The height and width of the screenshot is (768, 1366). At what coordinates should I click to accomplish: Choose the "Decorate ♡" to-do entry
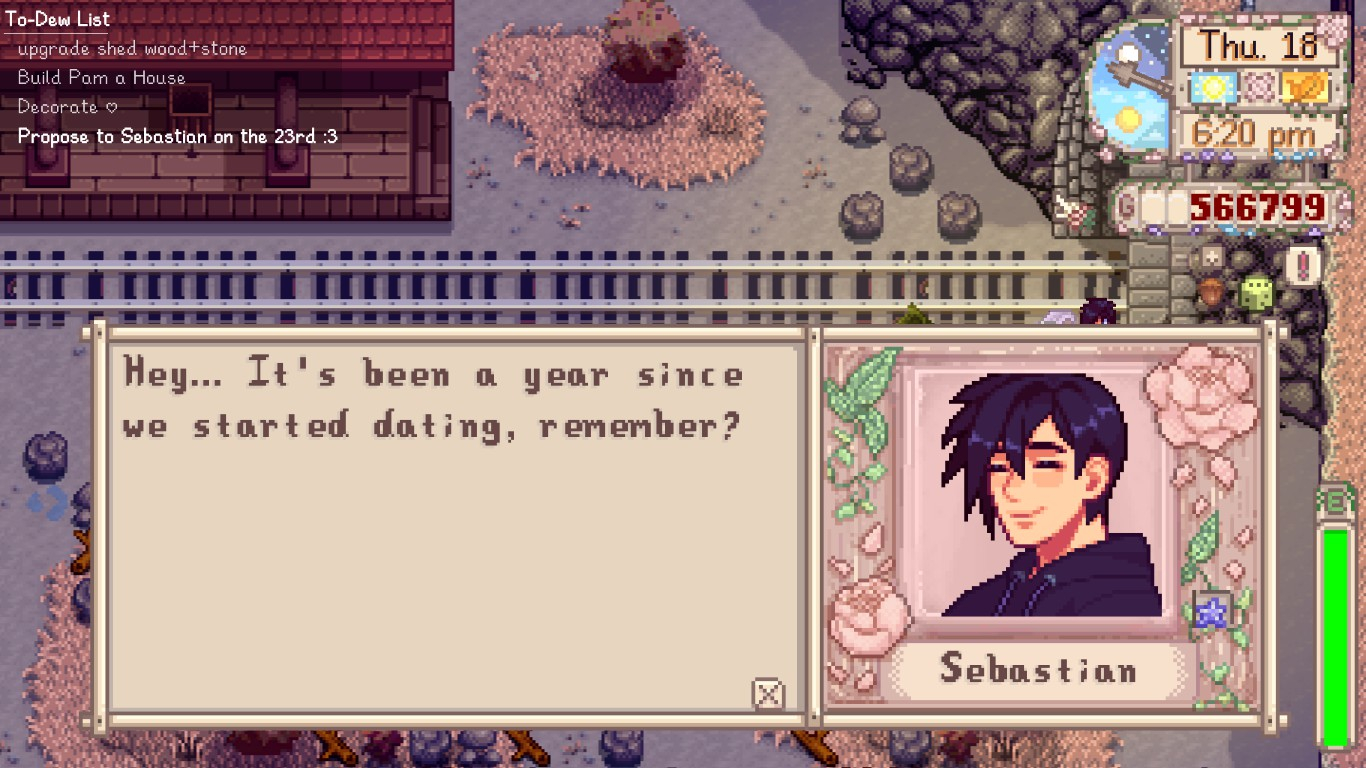[x=67, y=107]
